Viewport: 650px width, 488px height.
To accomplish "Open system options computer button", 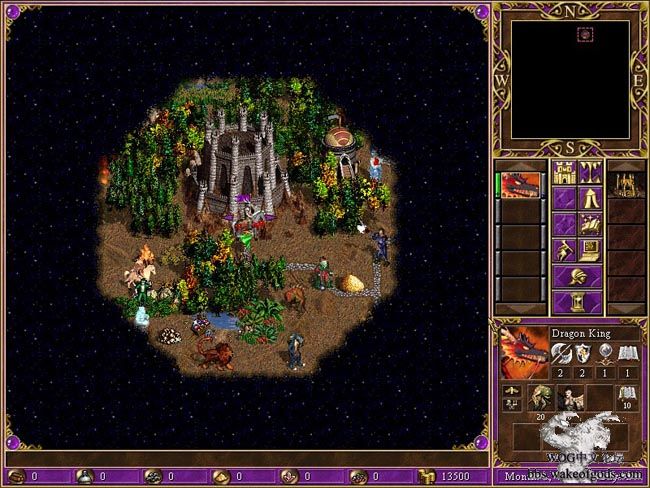I will tap(590, 249).
